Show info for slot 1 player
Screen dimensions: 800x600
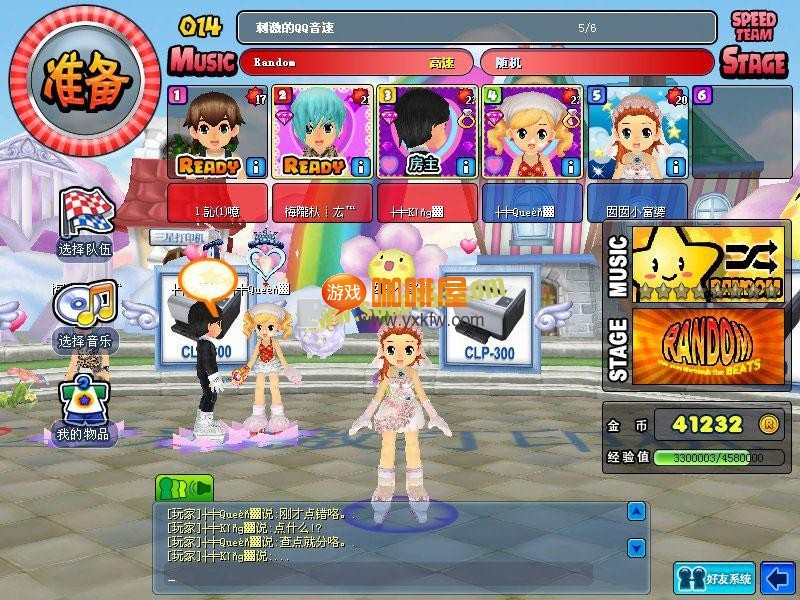pos(255,165)
